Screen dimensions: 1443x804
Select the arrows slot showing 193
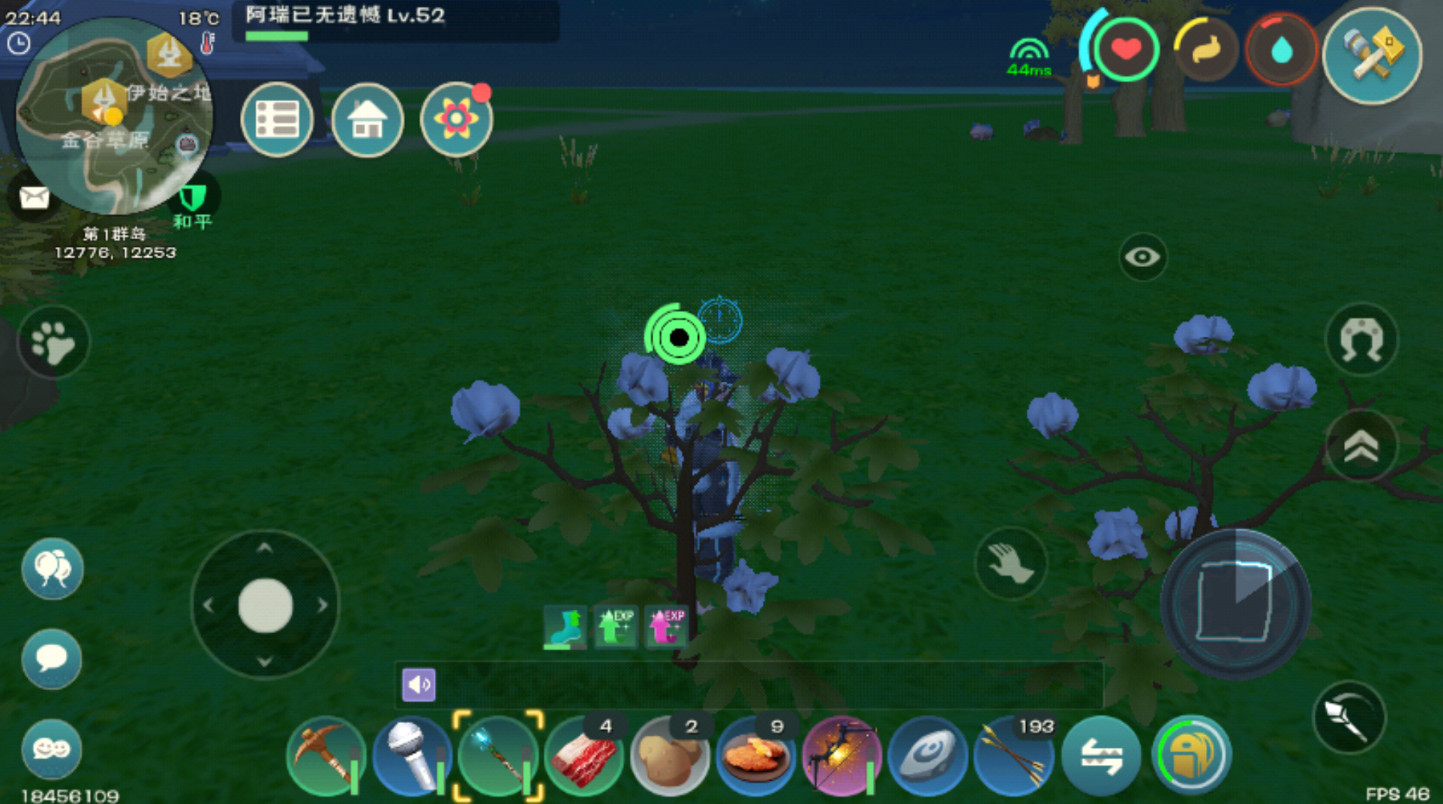pos(1014,756)
